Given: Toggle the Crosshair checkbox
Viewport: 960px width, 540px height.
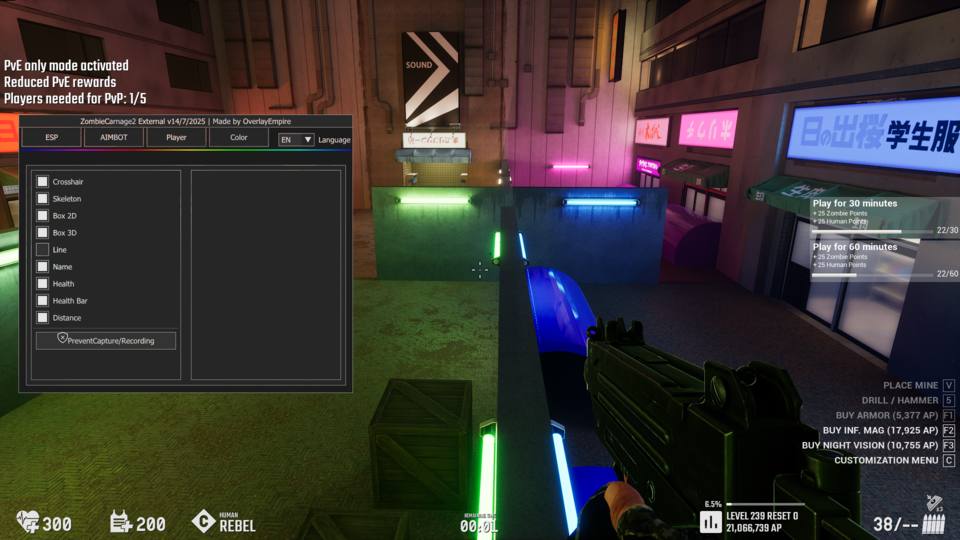Looking at the screenshot, I should click(x=43, y=182).
